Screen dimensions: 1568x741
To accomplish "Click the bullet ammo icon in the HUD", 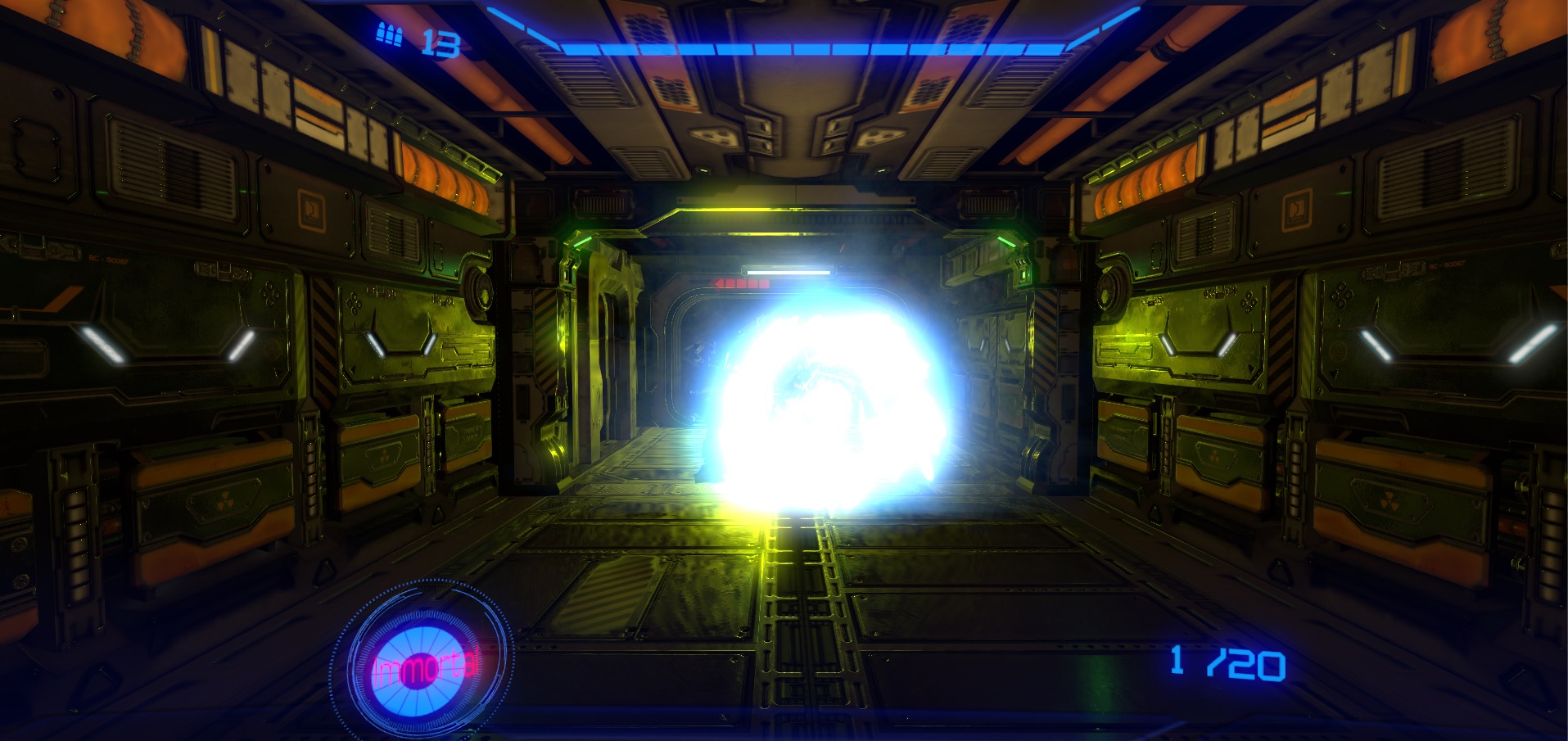I will coord(388,34).
